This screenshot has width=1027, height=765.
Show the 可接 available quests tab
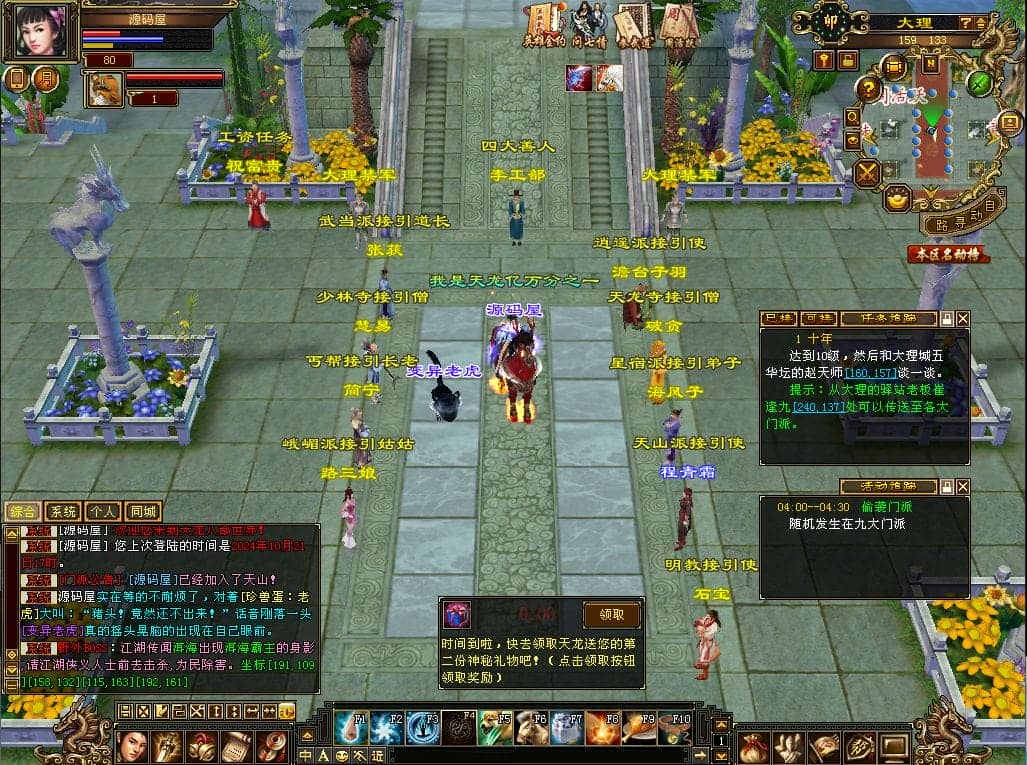[x=819, y=318]
